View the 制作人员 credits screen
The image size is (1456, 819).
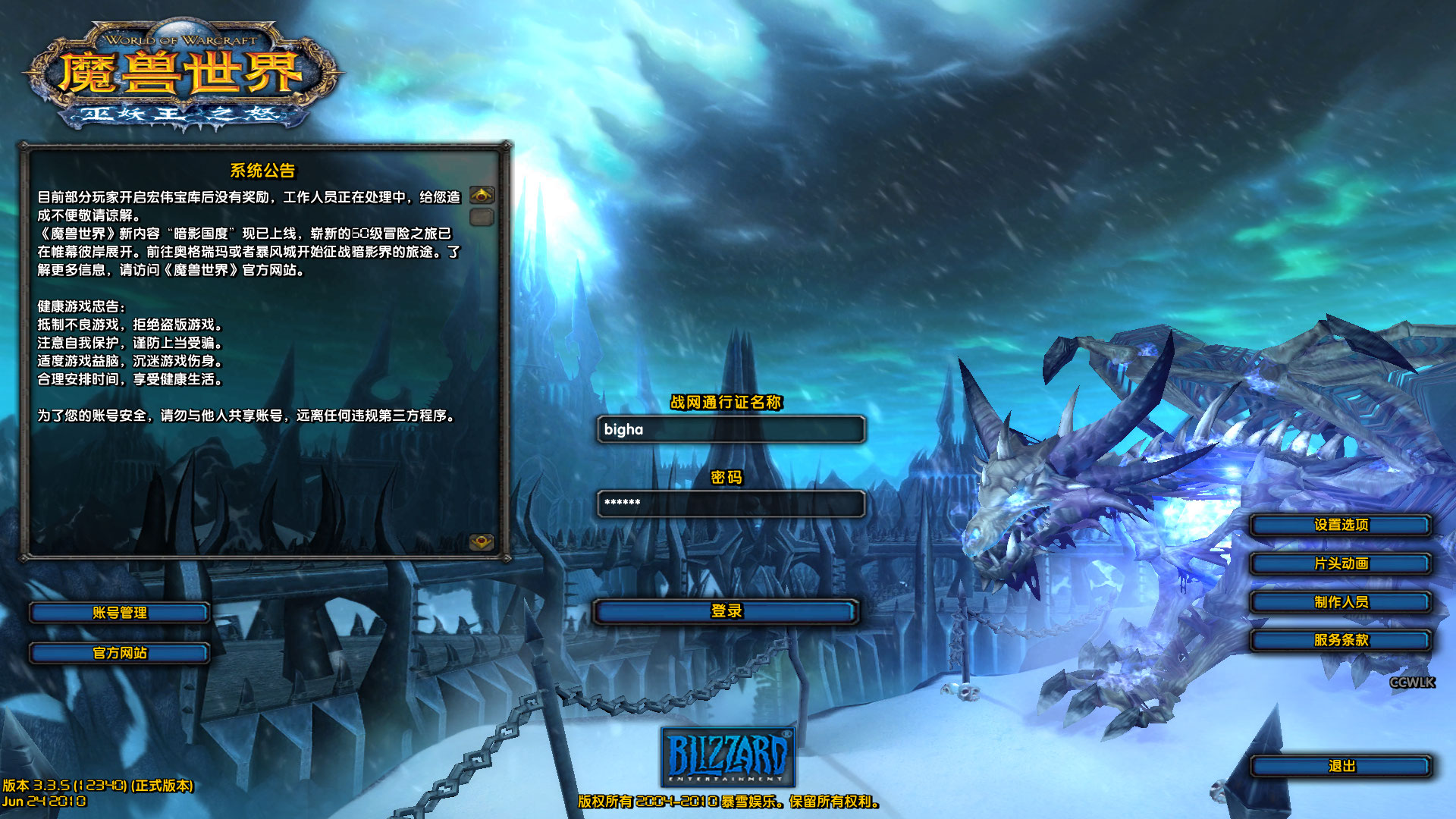pyautogui.click(x=1341, y=602)
